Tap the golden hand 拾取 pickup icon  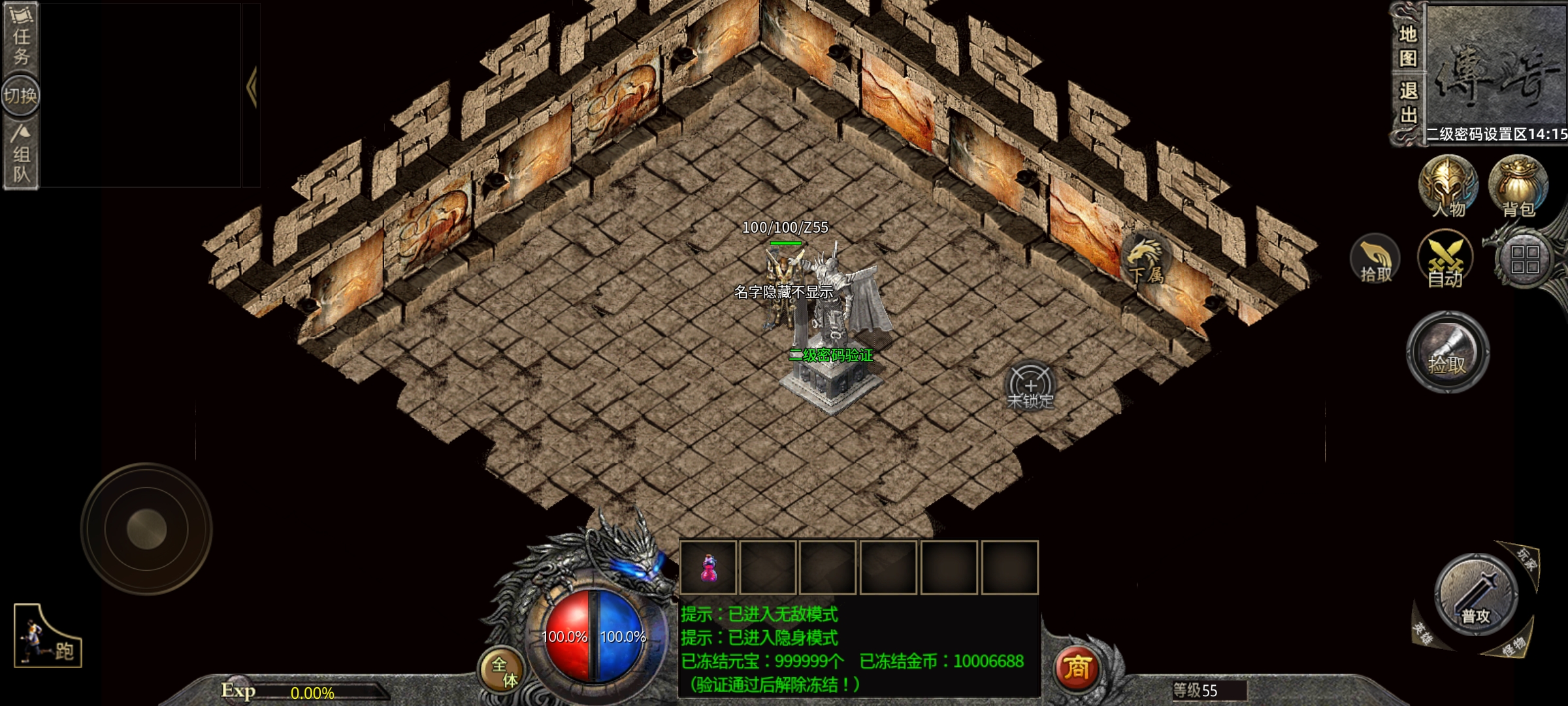pyautogui.click(x=1375, y=260)
